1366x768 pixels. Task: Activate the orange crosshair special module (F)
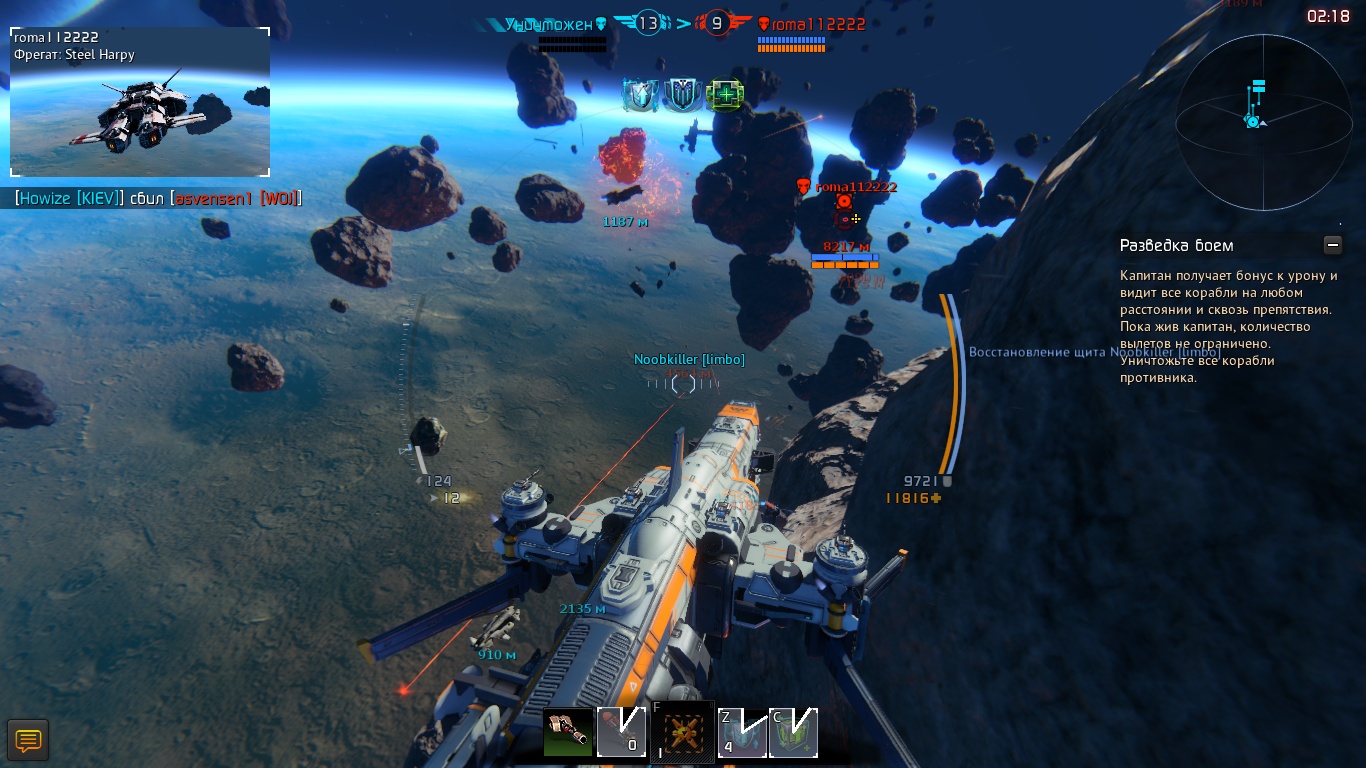683,733
